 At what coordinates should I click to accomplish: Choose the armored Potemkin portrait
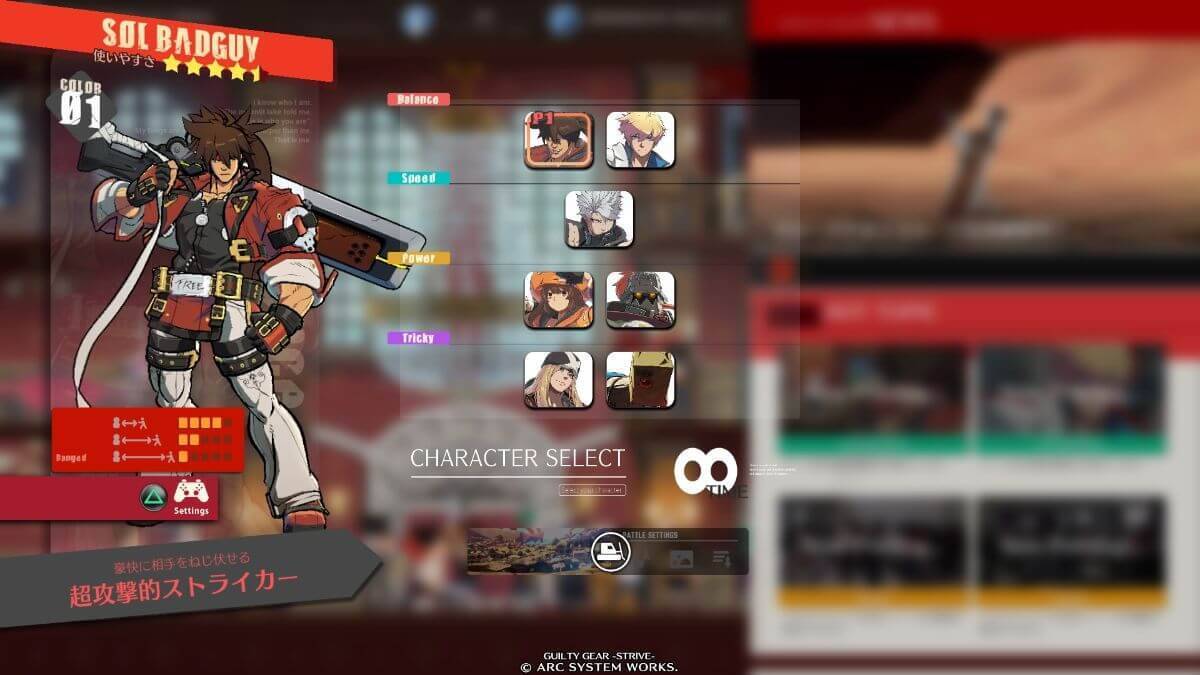(640, 300)
